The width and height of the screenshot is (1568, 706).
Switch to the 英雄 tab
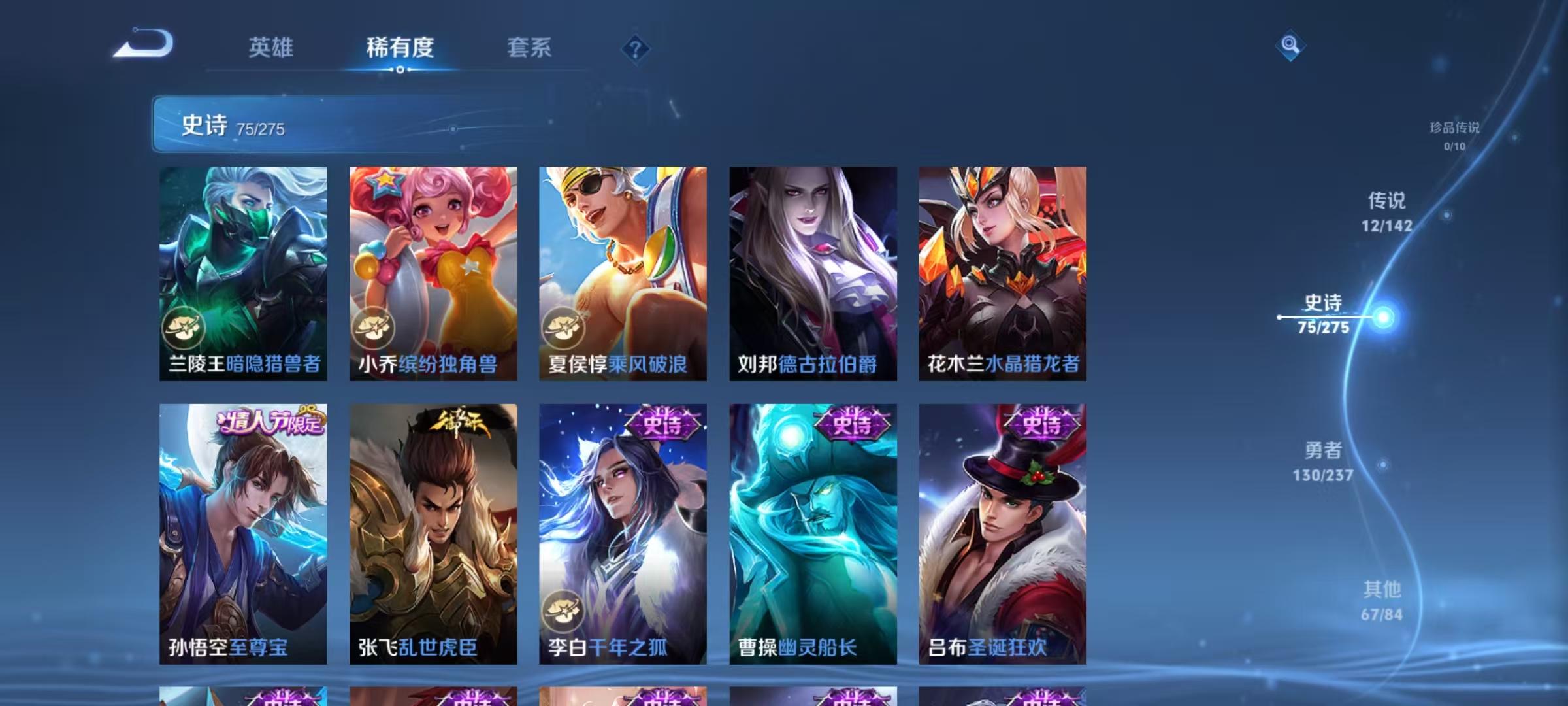click(270, 48)
